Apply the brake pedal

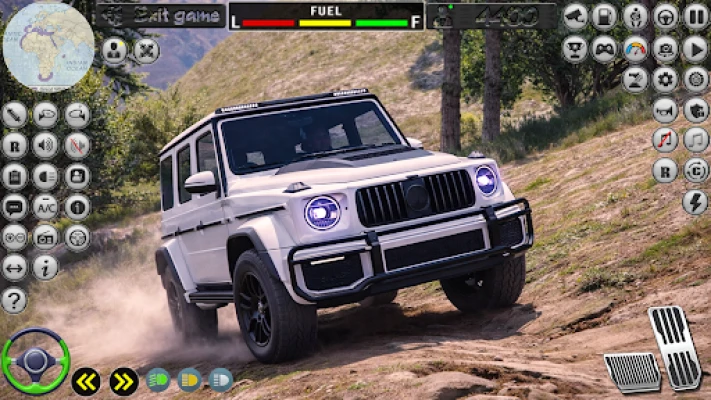tap(632, 371)
